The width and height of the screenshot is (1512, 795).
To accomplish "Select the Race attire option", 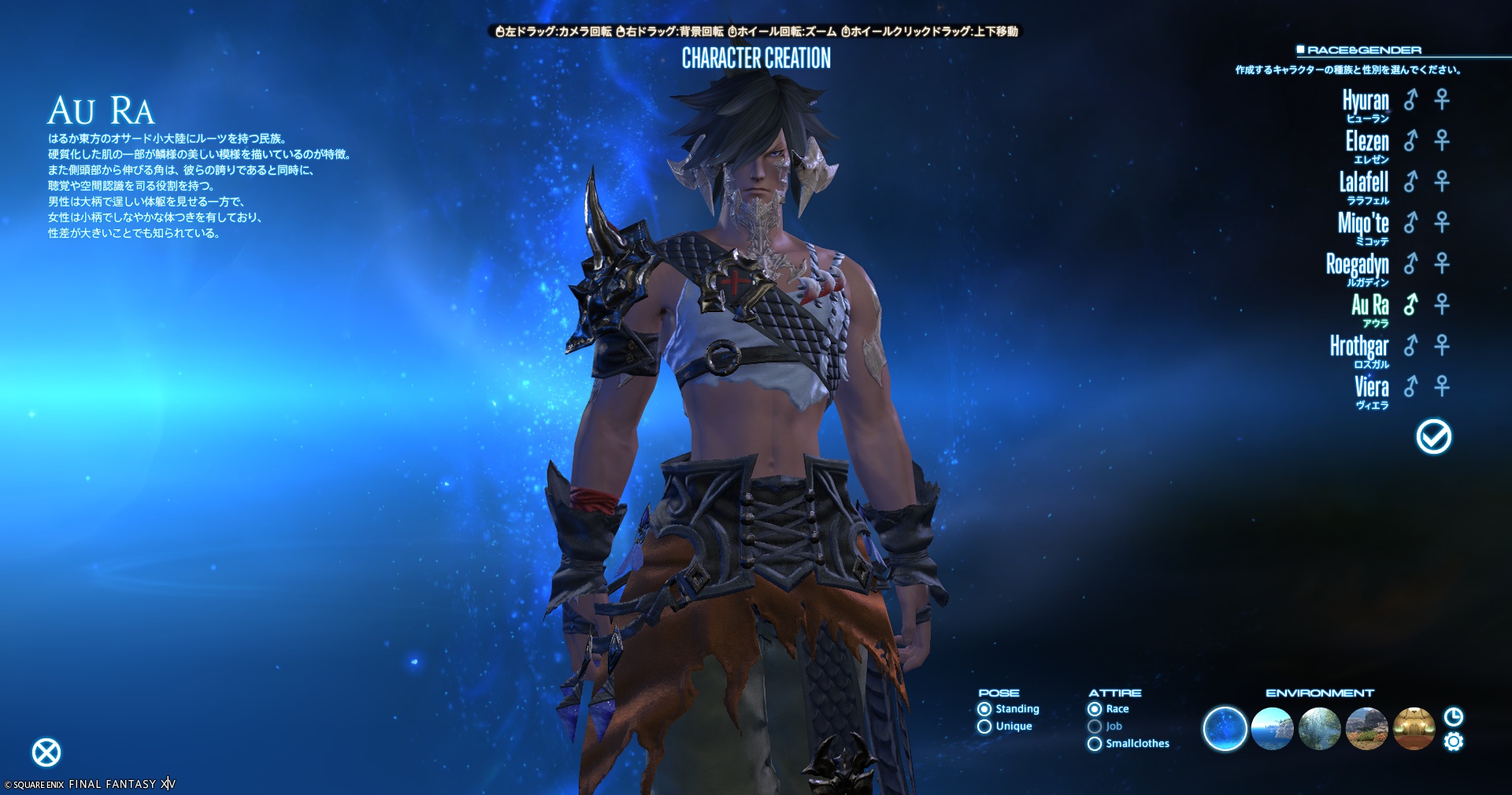I will tap(1095, 709).
